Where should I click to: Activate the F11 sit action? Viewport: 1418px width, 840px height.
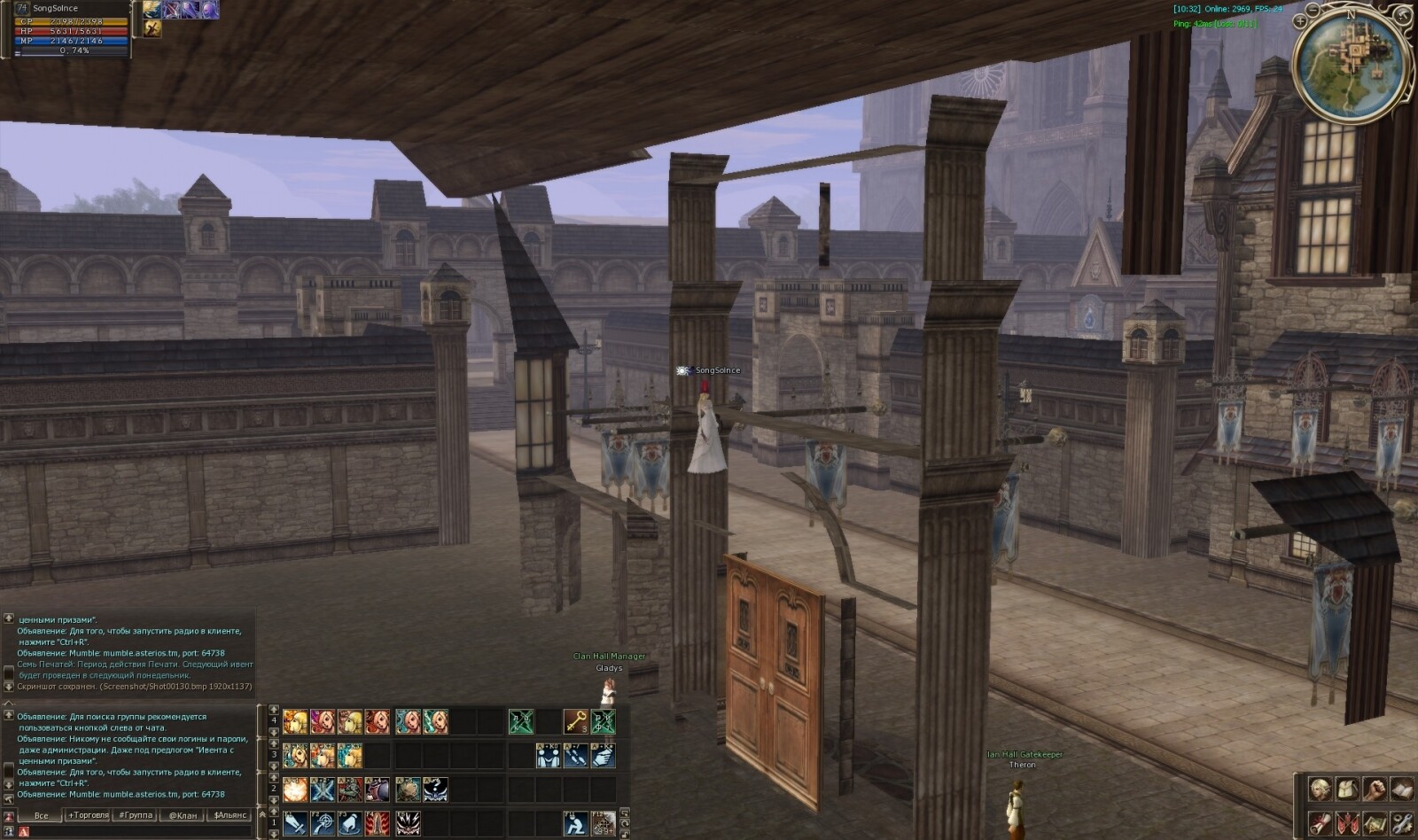(575, 823)
